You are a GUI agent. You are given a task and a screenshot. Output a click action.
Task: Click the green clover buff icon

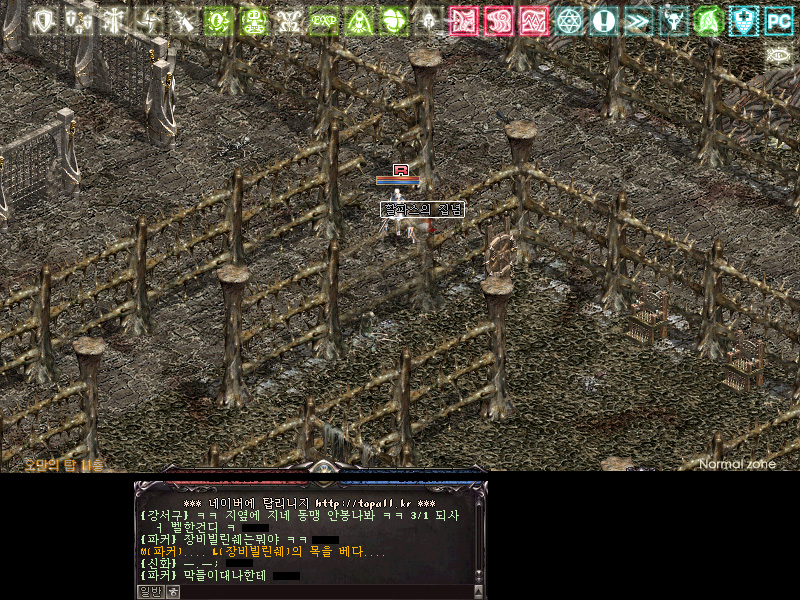tap(394, 20)
